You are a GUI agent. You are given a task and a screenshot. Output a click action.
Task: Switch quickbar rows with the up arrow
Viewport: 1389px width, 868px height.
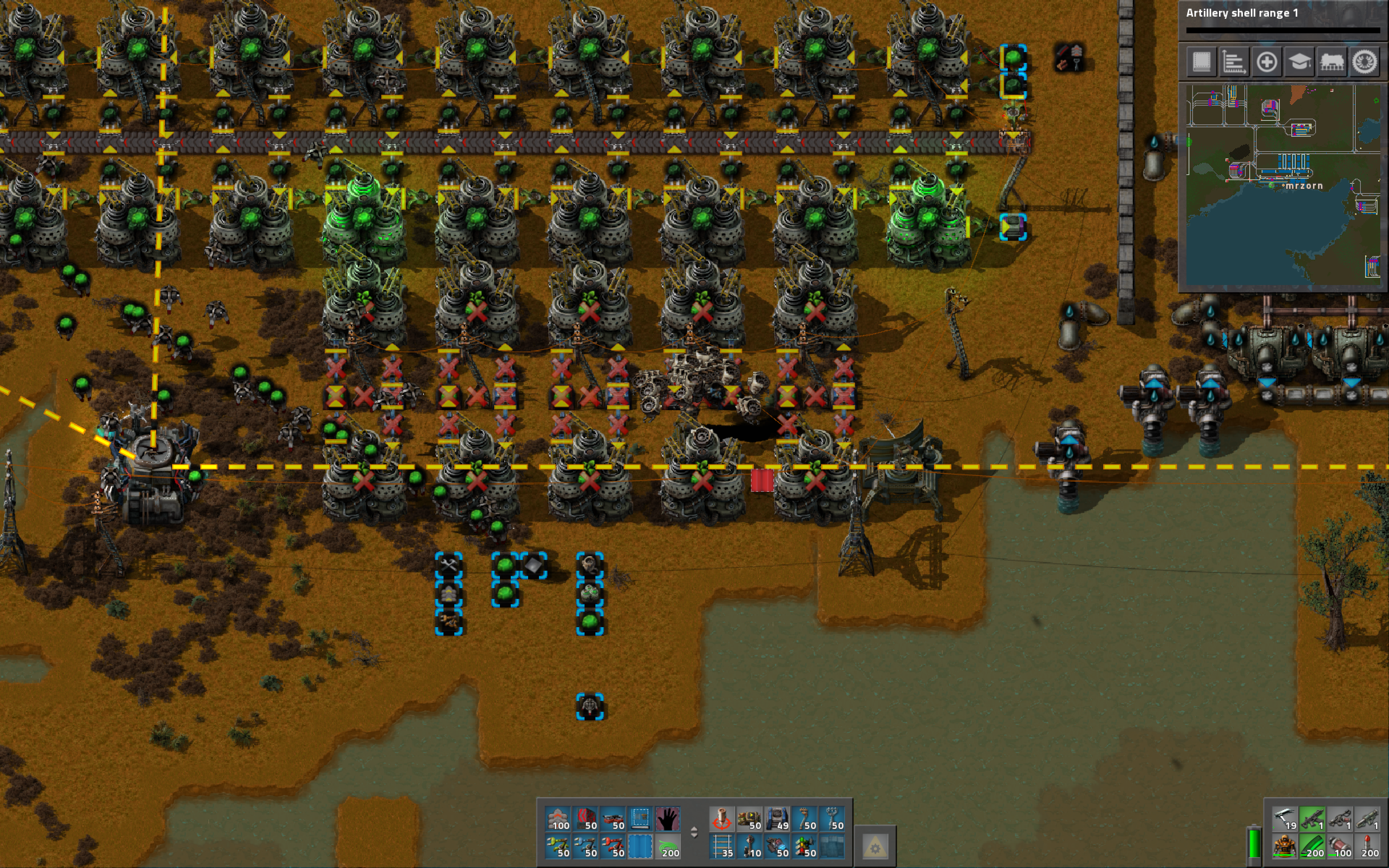tap(694, 828)
